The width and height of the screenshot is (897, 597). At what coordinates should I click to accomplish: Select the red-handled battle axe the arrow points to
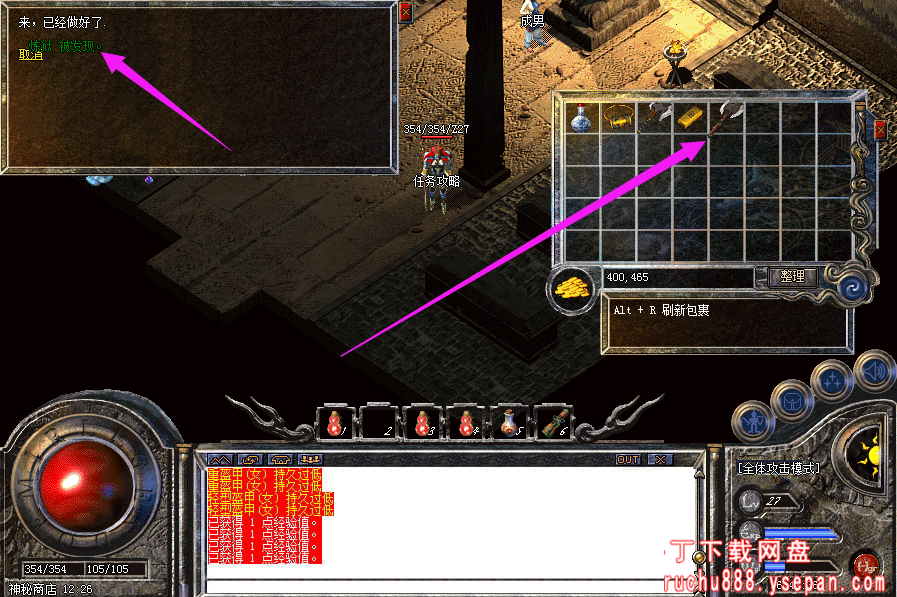click(727, 118)
